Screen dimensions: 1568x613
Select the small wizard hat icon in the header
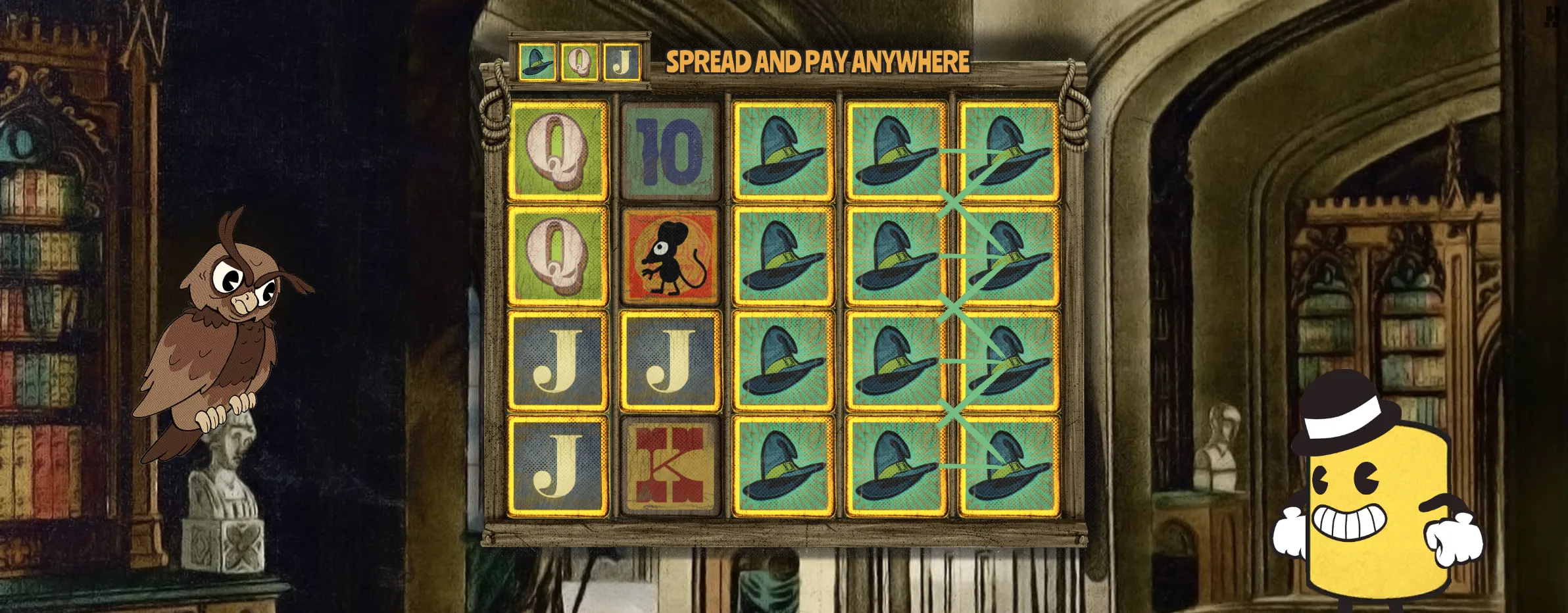[x=537, y=62]
